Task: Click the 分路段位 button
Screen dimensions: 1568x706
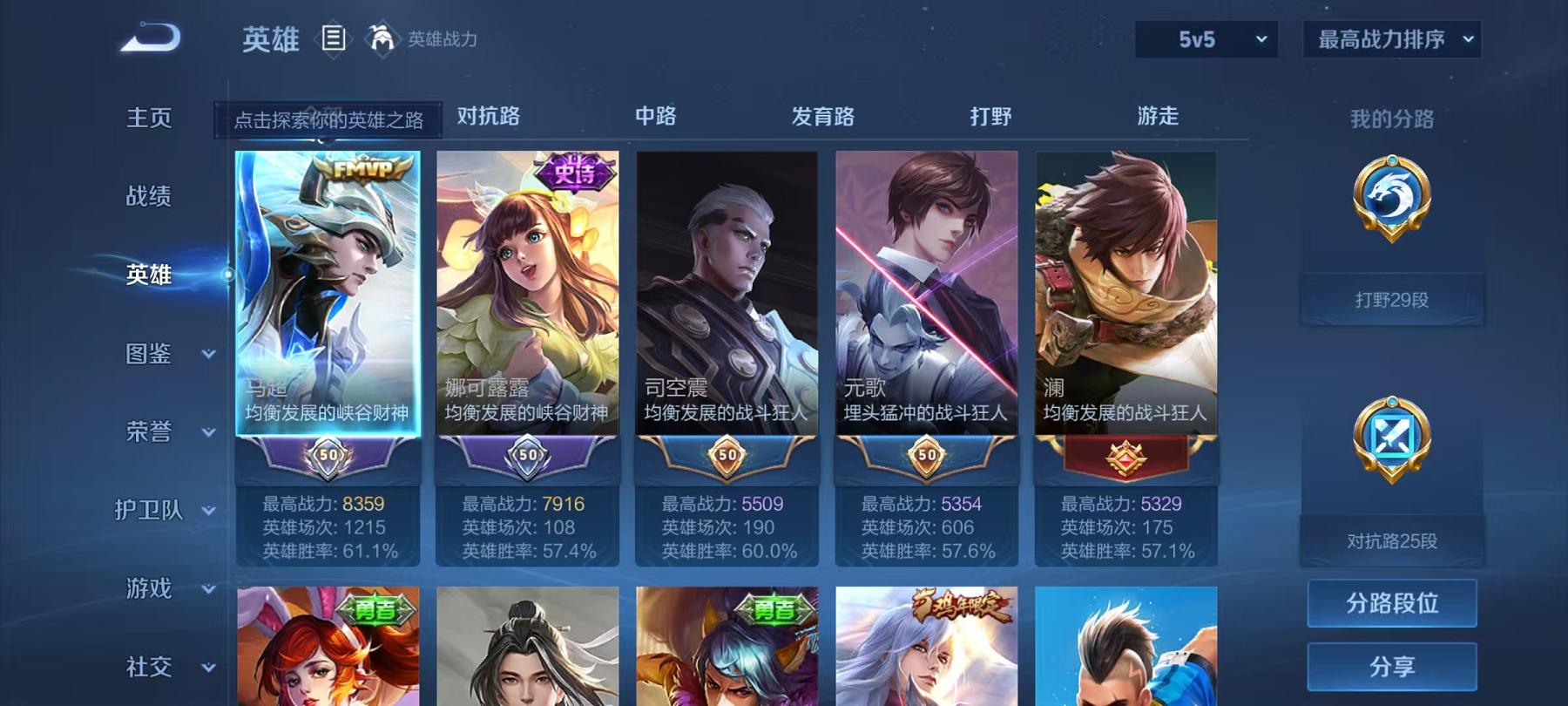Action: coord(1391,603)
